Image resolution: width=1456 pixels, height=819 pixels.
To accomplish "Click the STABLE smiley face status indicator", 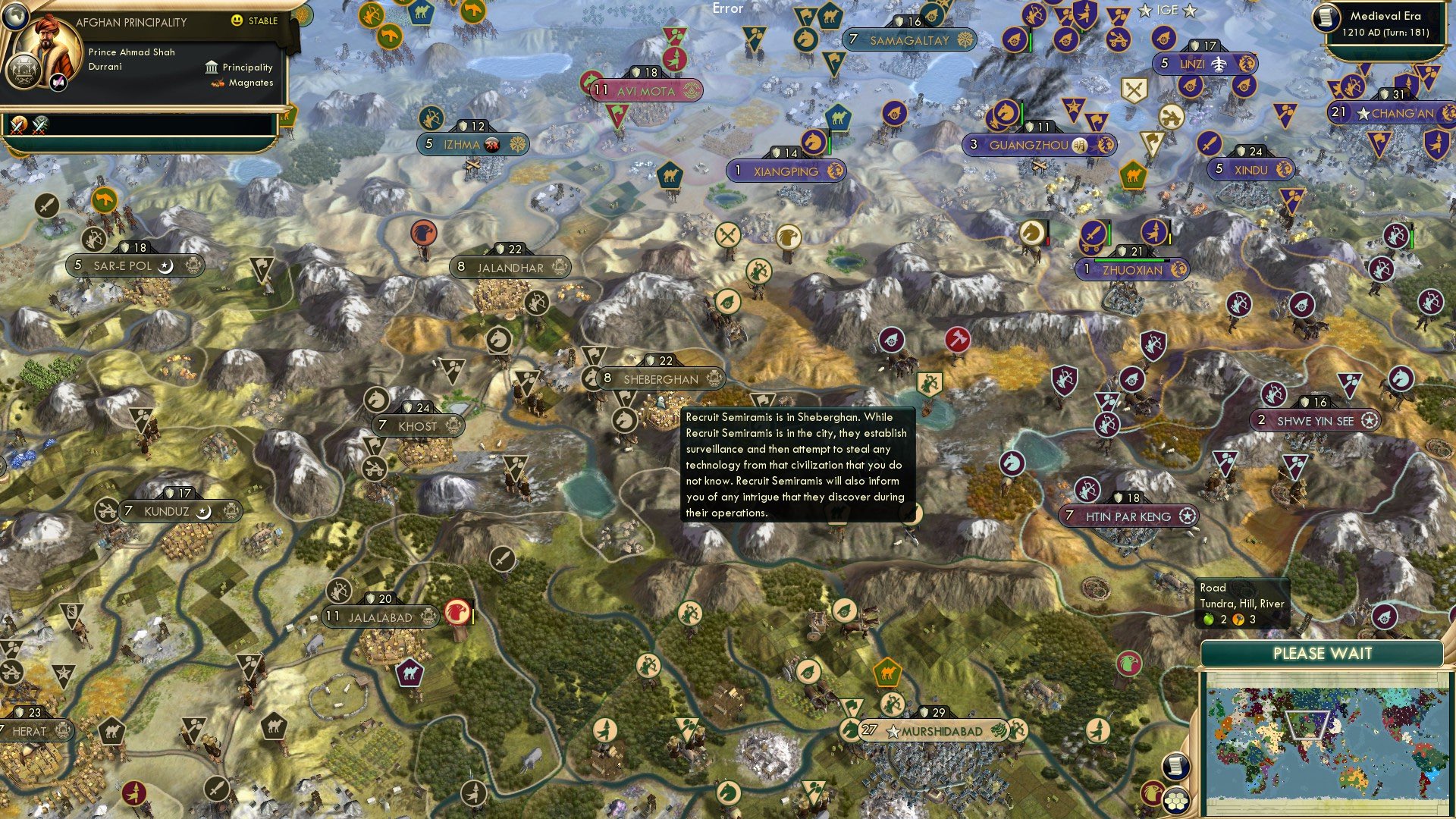I will tap(237, 22).
